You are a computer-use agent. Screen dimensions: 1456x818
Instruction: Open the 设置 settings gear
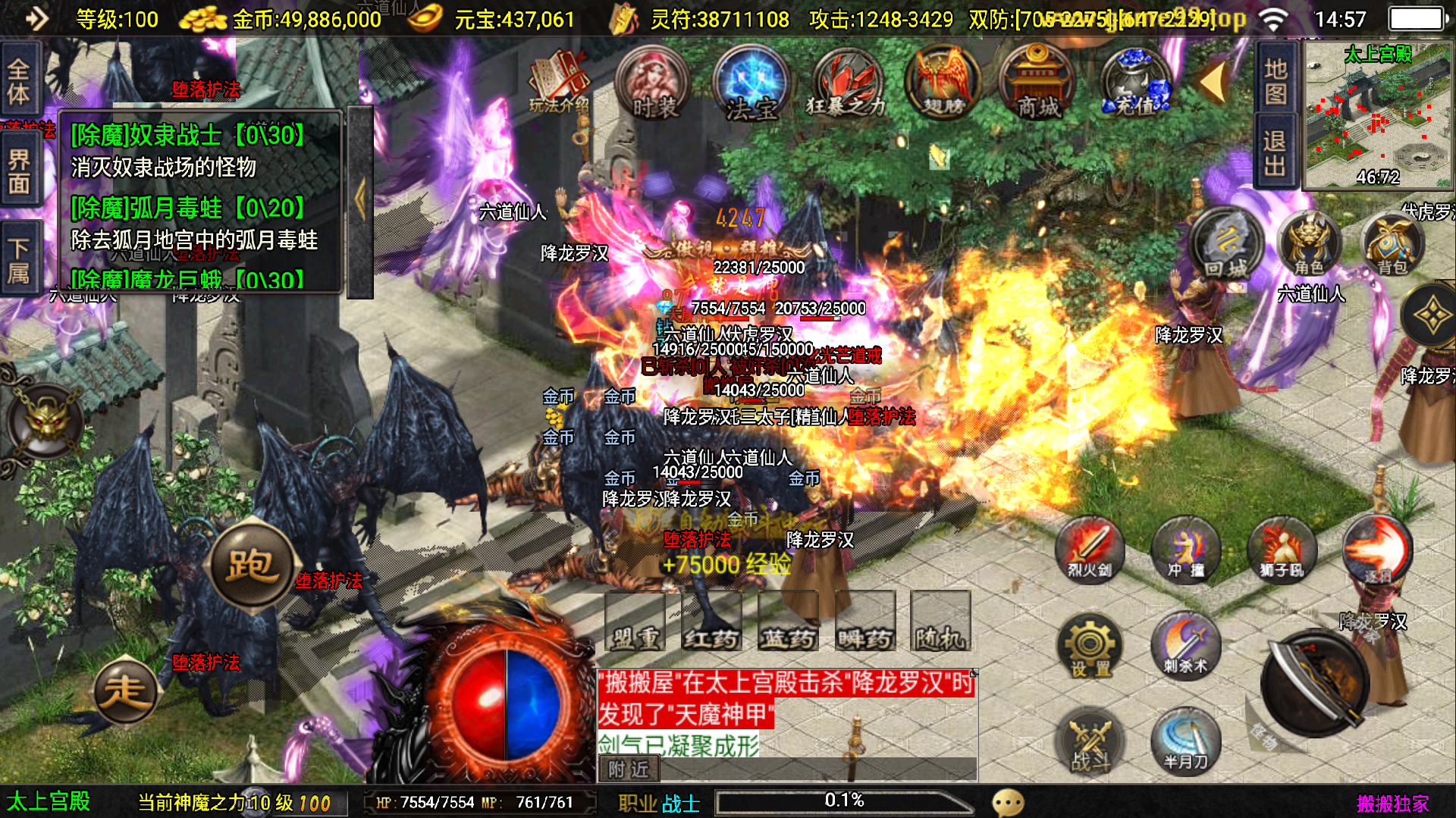tap(1090, 646)
